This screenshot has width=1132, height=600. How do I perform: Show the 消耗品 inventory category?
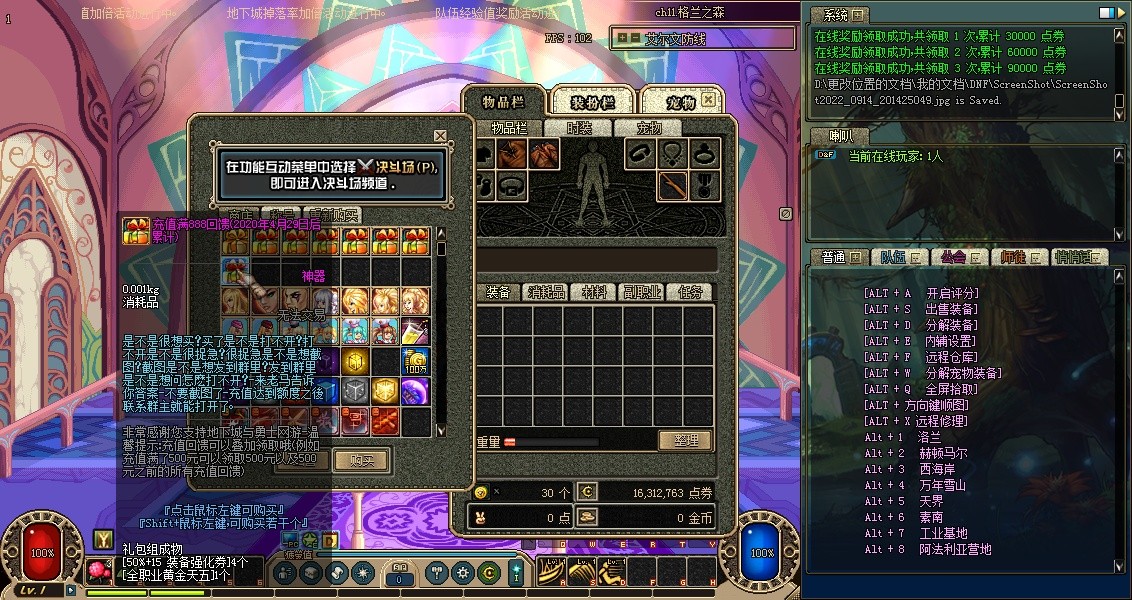(547, 292)
